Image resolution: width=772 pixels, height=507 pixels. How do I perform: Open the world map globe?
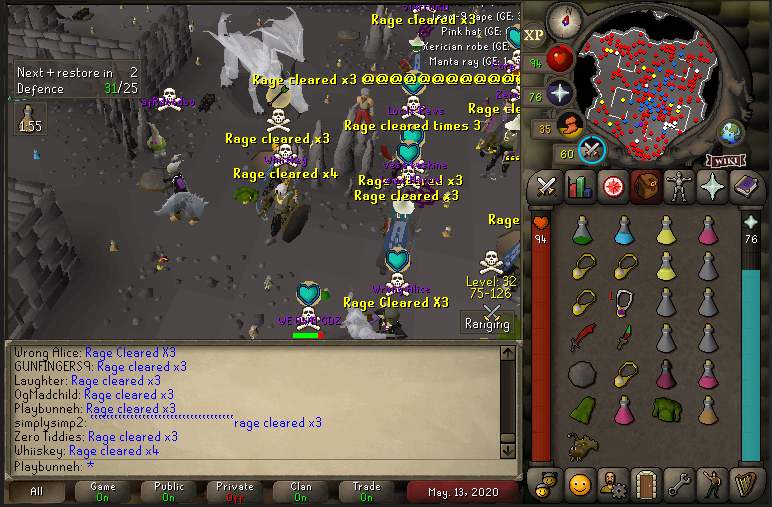732,131
